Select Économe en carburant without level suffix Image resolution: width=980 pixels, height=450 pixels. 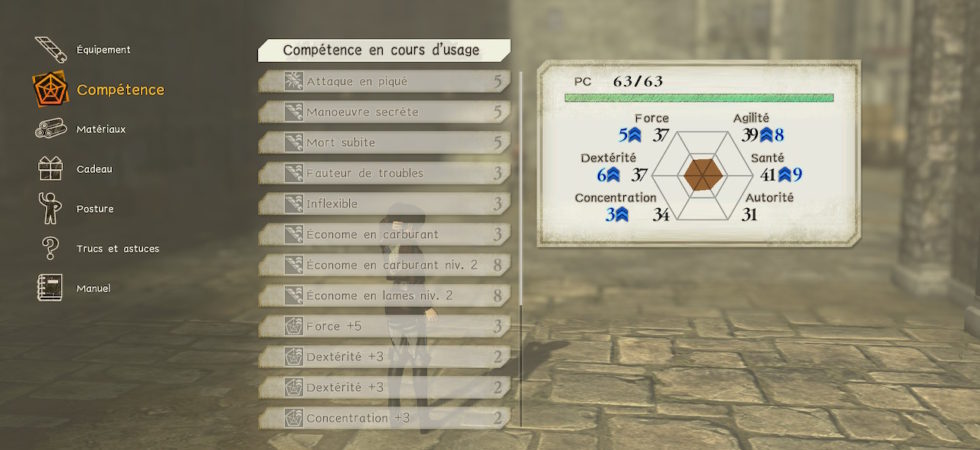tap(385, 234)
